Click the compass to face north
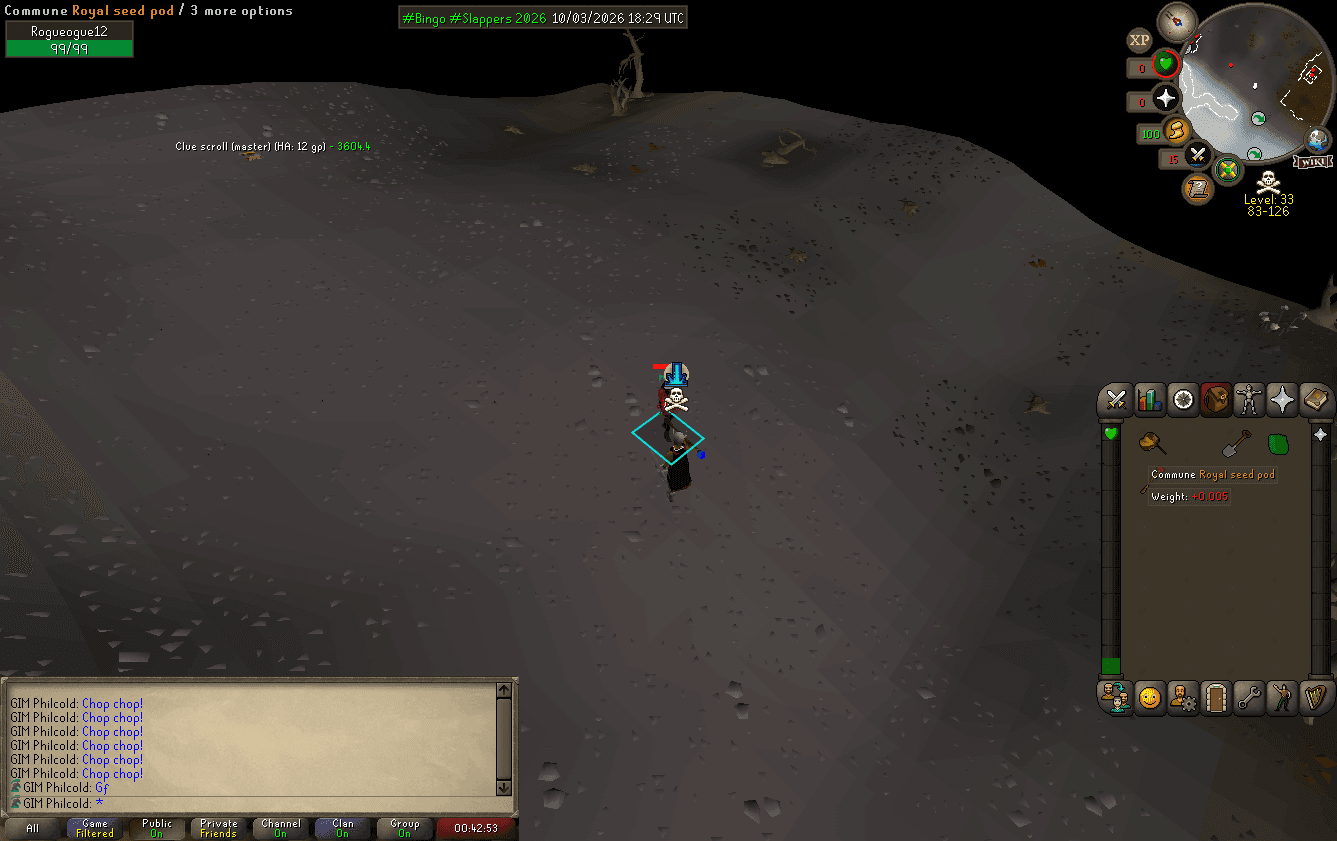1337x841 pixels. 1177,21
